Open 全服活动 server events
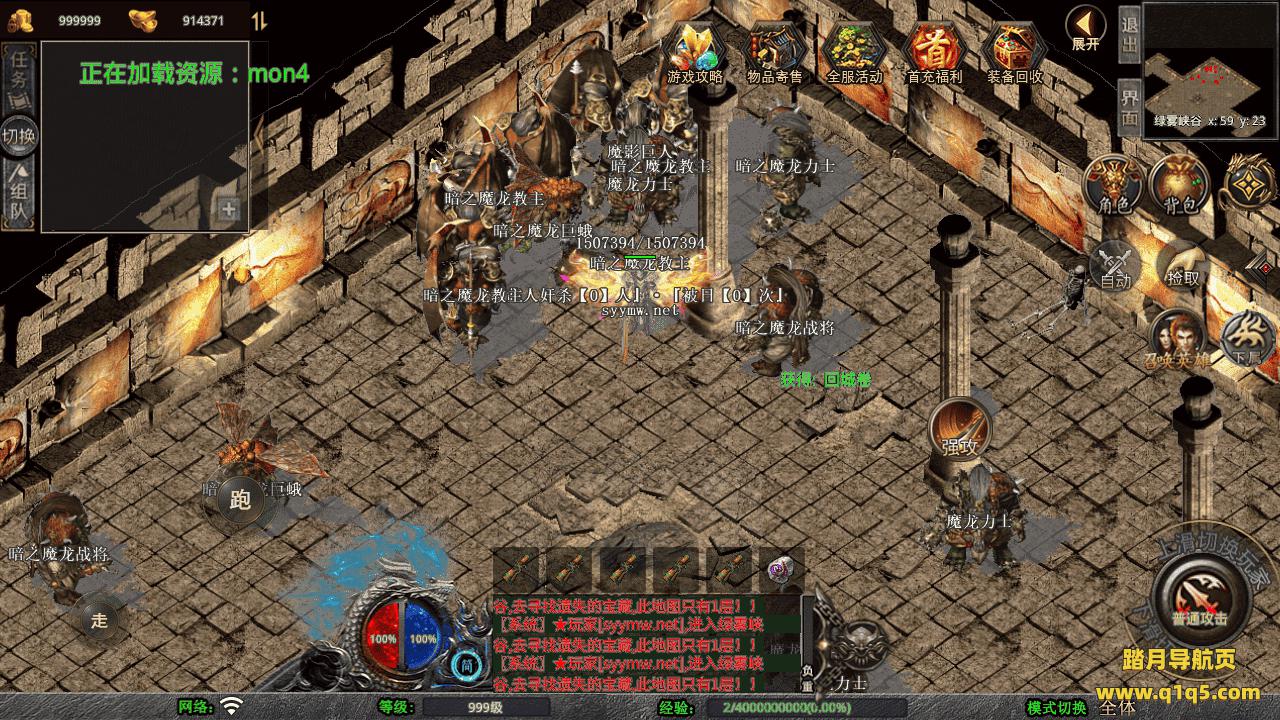The width and height of the screenshot is (1280, 720). (855, 51)
